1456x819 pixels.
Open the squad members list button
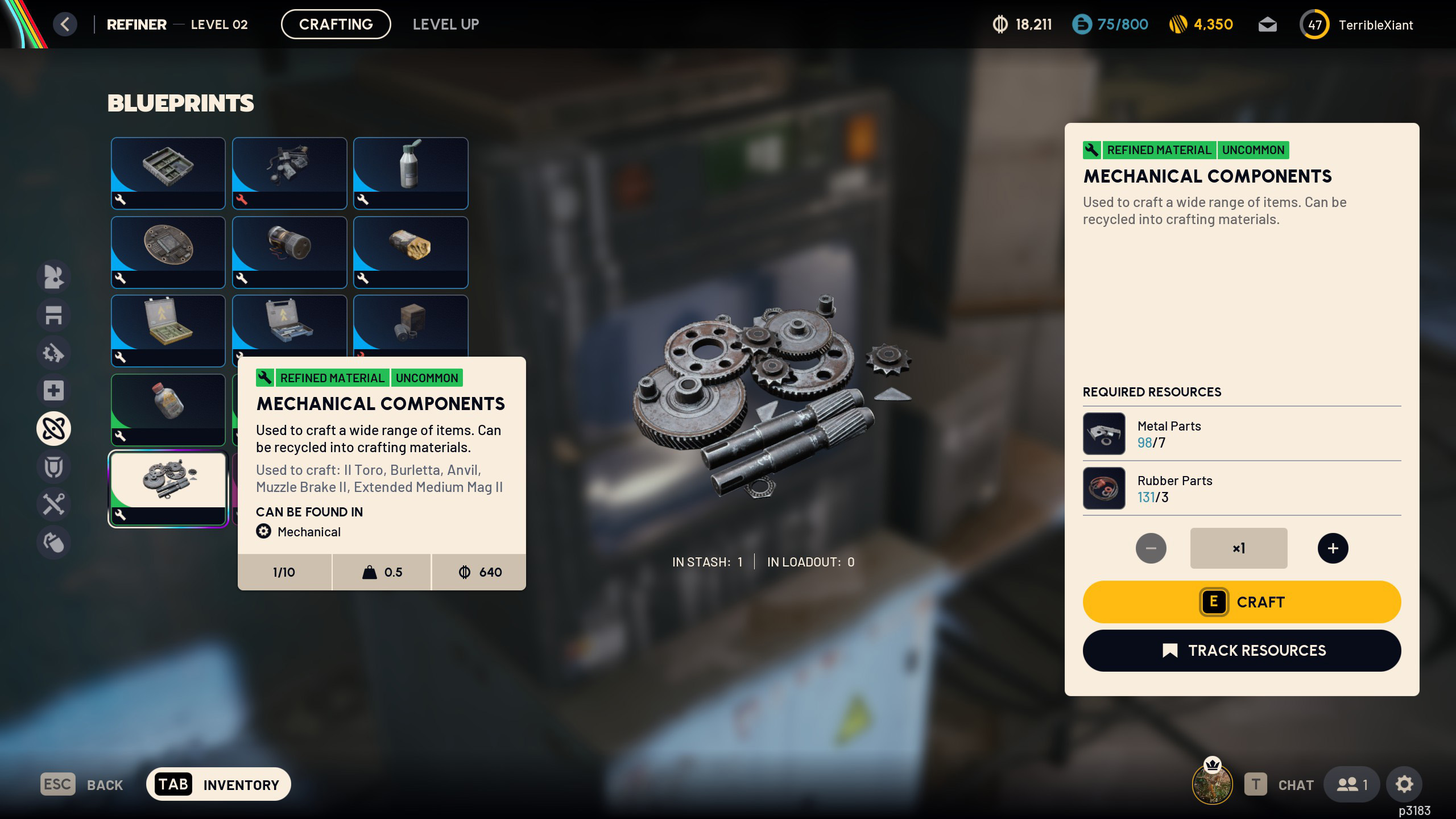click(x=1351, y=785)
